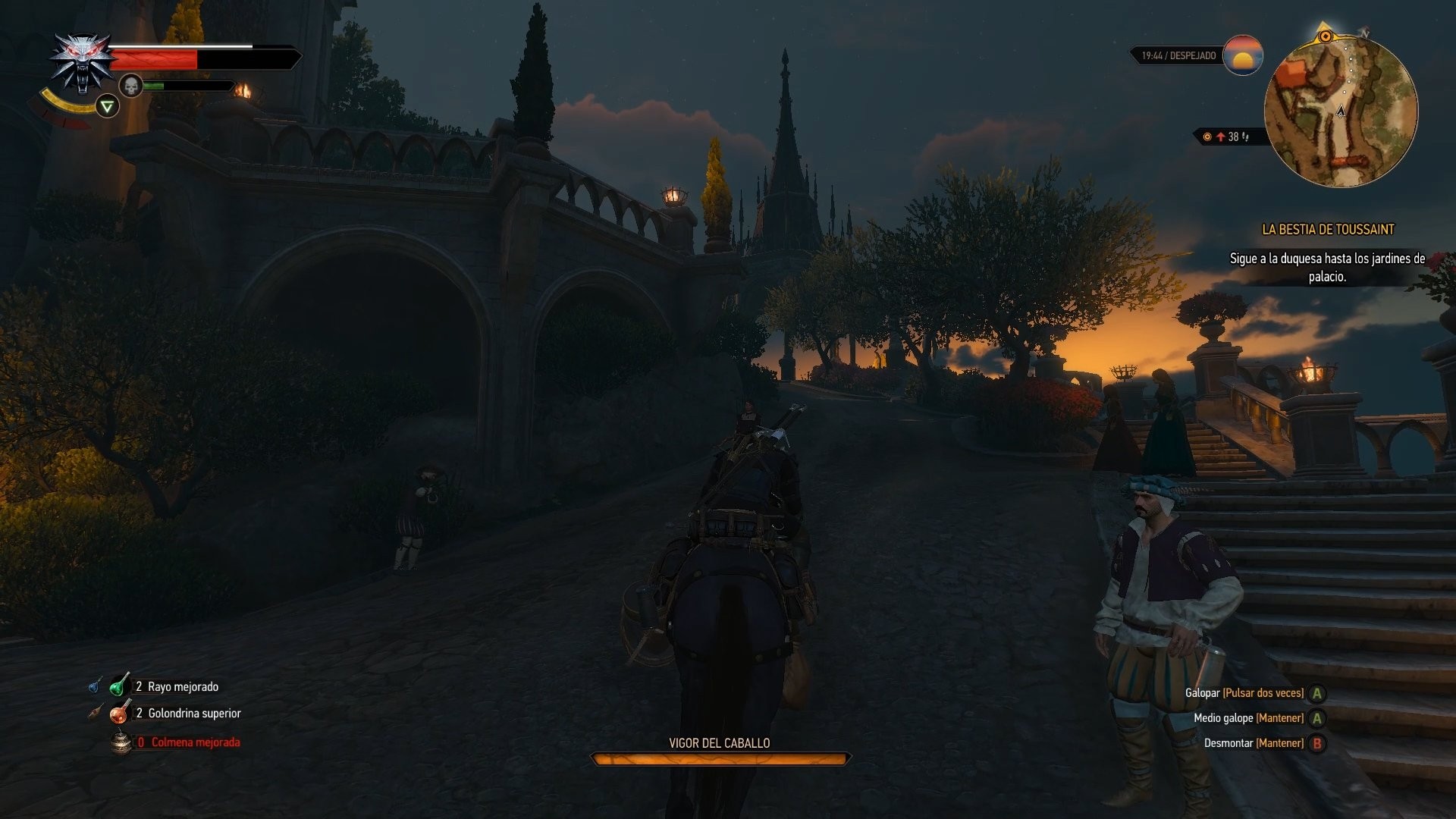Click the skull icon beside the horse bar
1456x819 pixels.
(x=130, y=85)
